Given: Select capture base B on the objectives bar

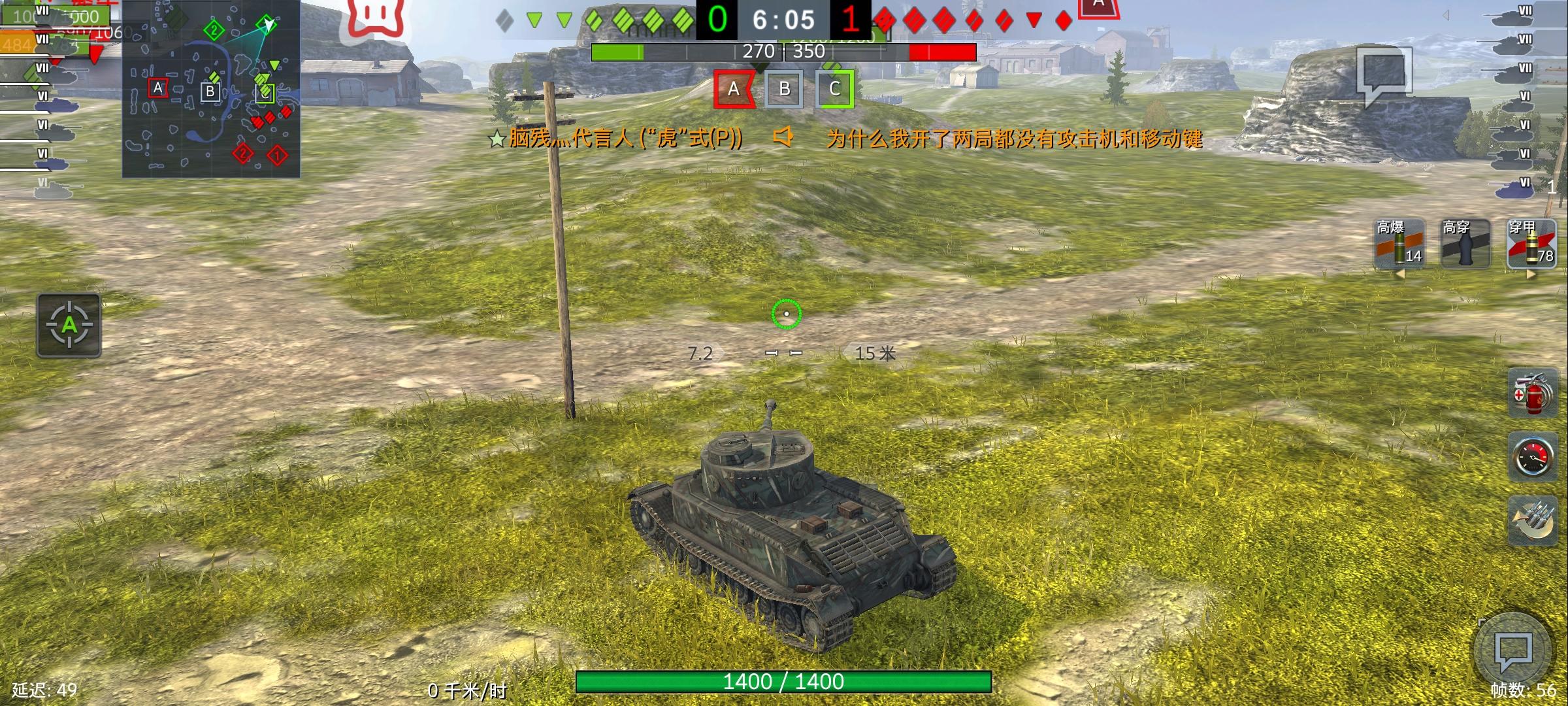Looking at the screenshot, I should pos(785,90).
